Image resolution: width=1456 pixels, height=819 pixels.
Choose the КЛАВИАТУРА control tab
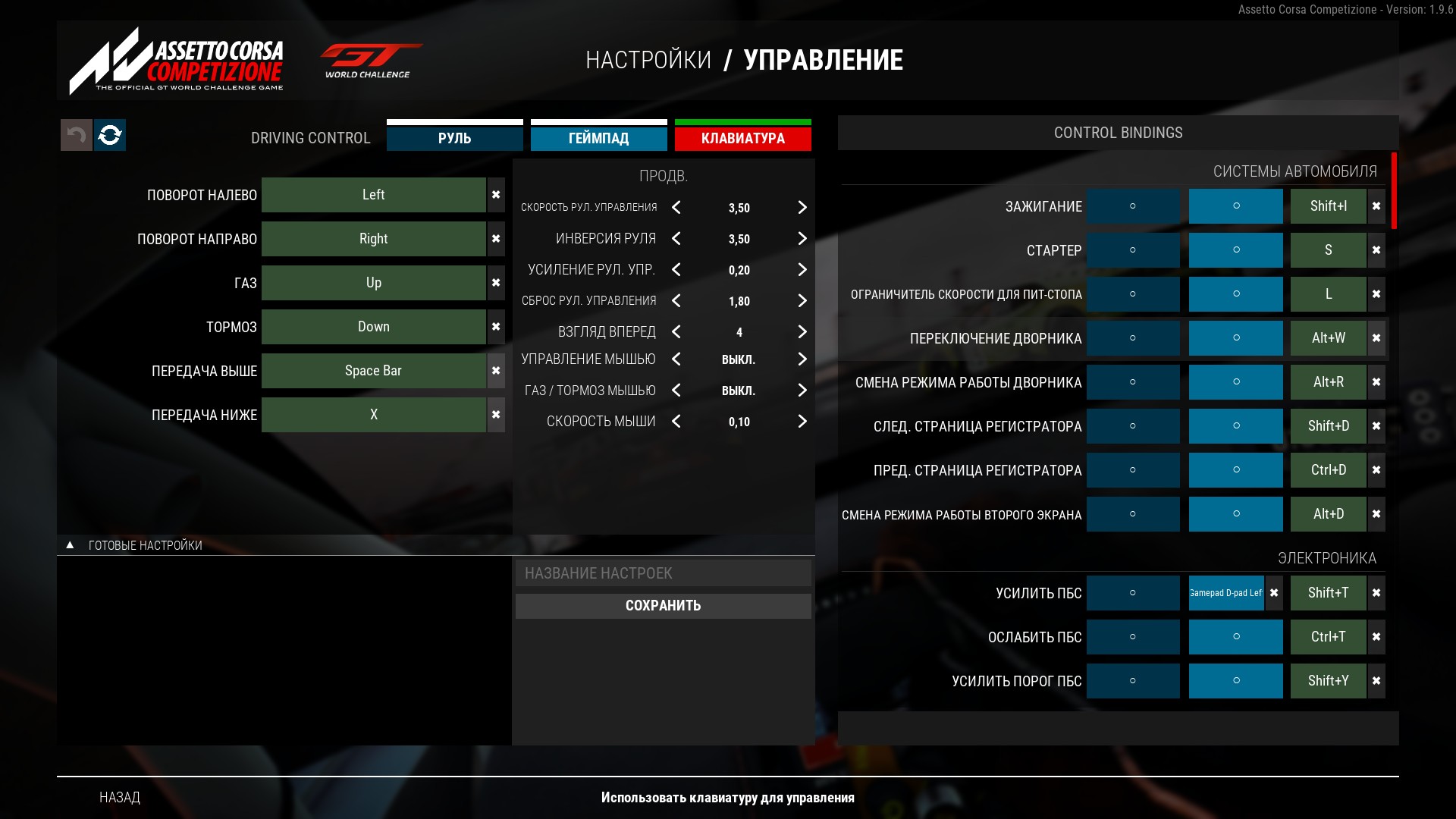[x=742, y=138]
